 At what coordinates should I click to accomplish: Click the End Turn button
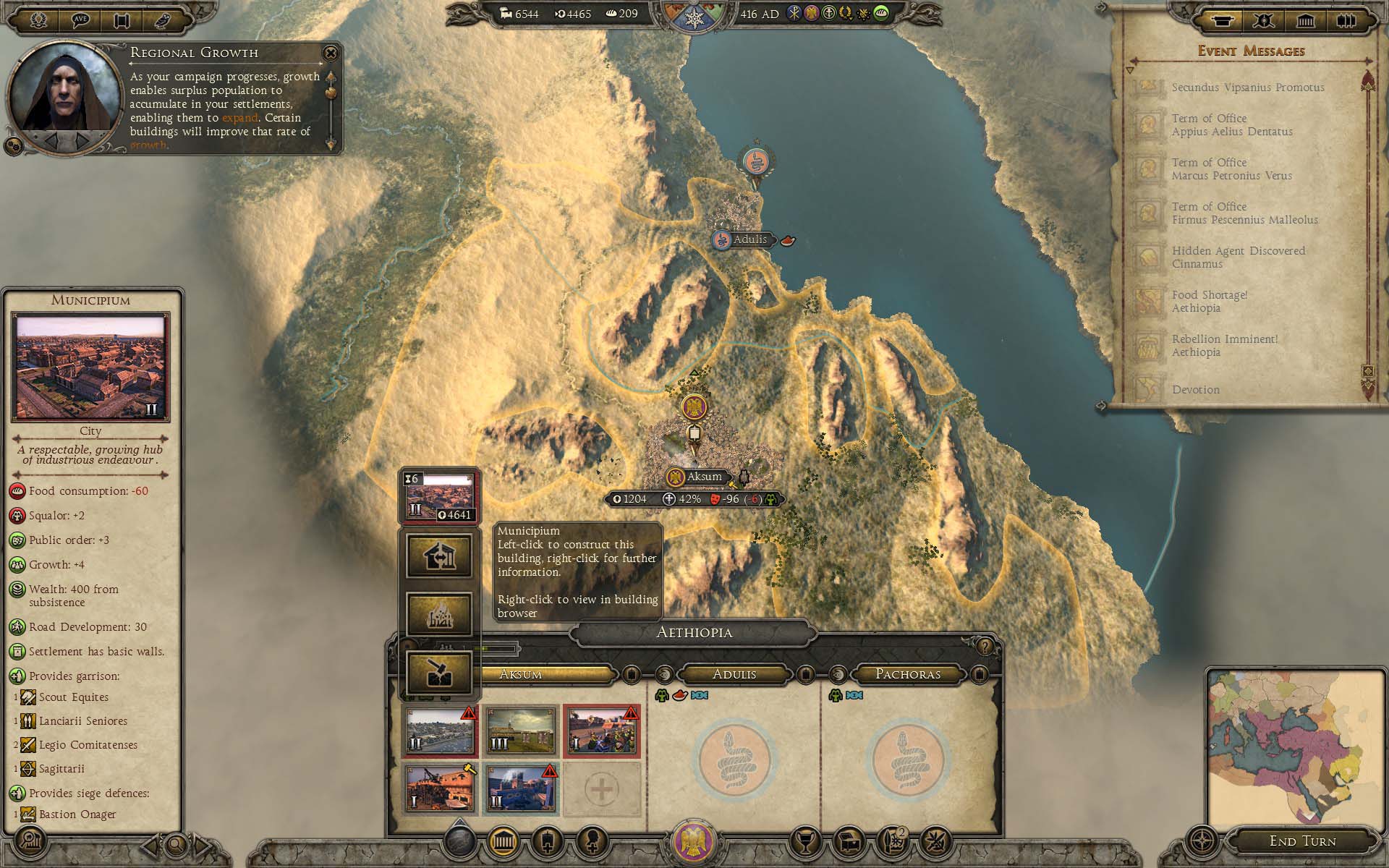(1302, 841)
